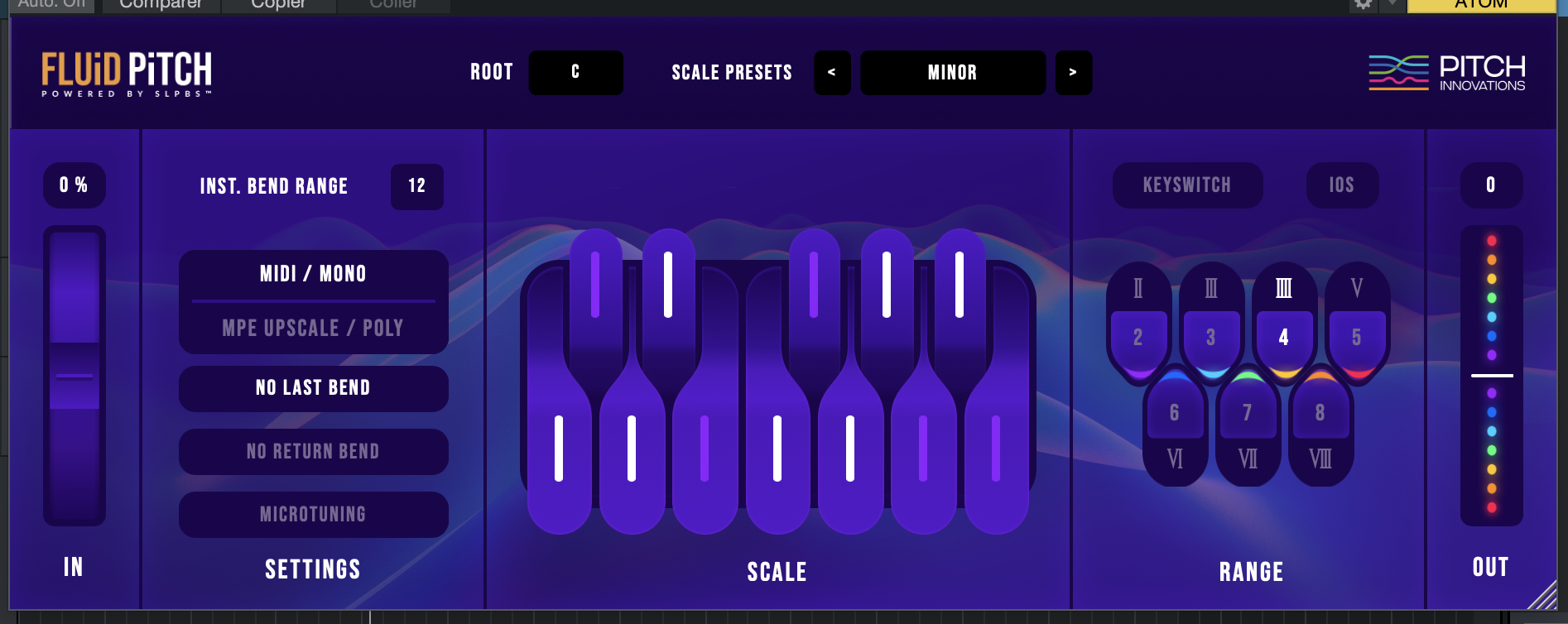The height and width of the screenshot is (624, 1568).
Task: Toggle MIDI / MONO mode
Action: [x=313, y=274]
